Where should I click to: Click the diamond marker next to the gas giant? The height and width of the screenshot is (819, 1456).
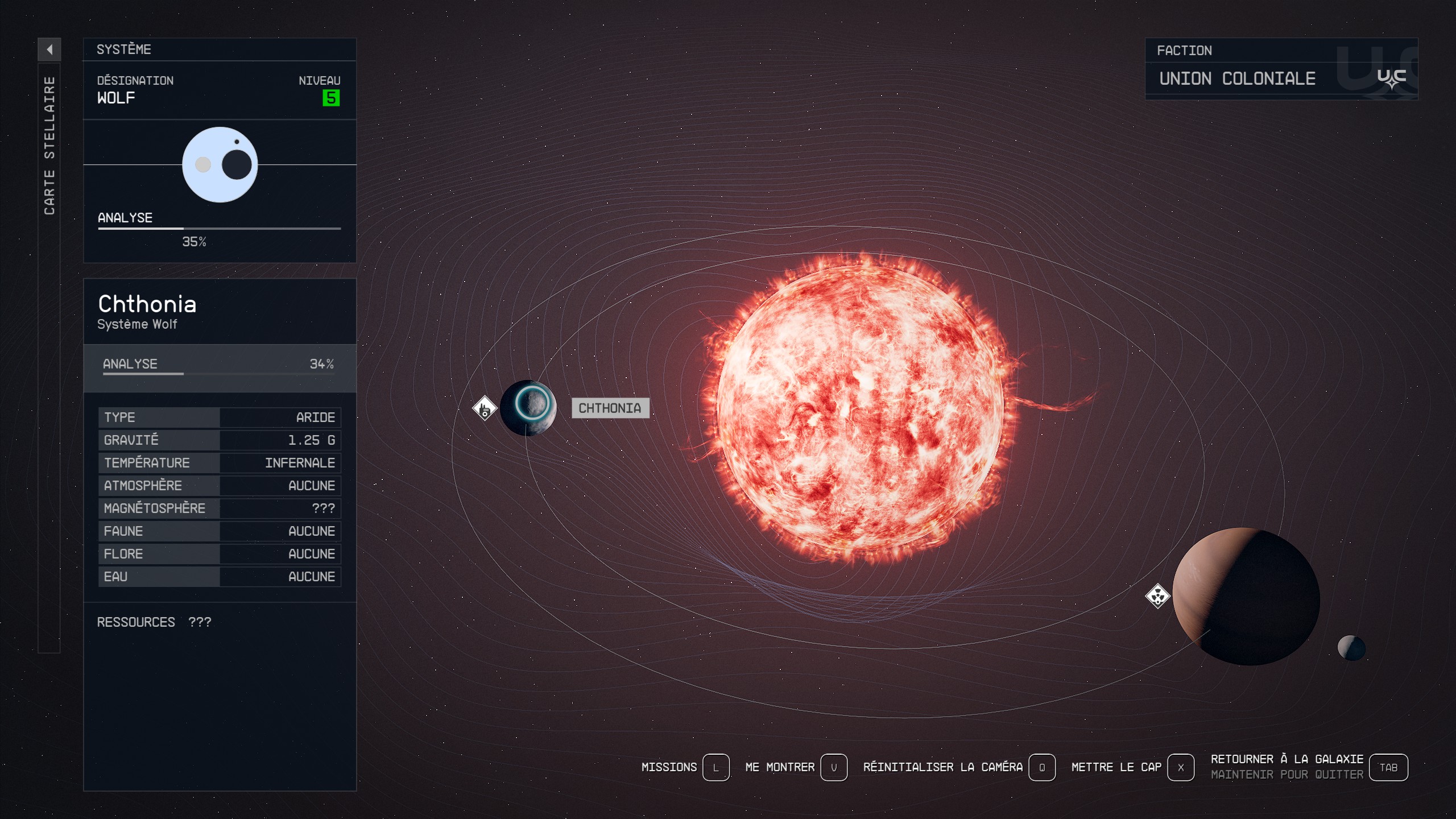click(x=1157, y=596)
